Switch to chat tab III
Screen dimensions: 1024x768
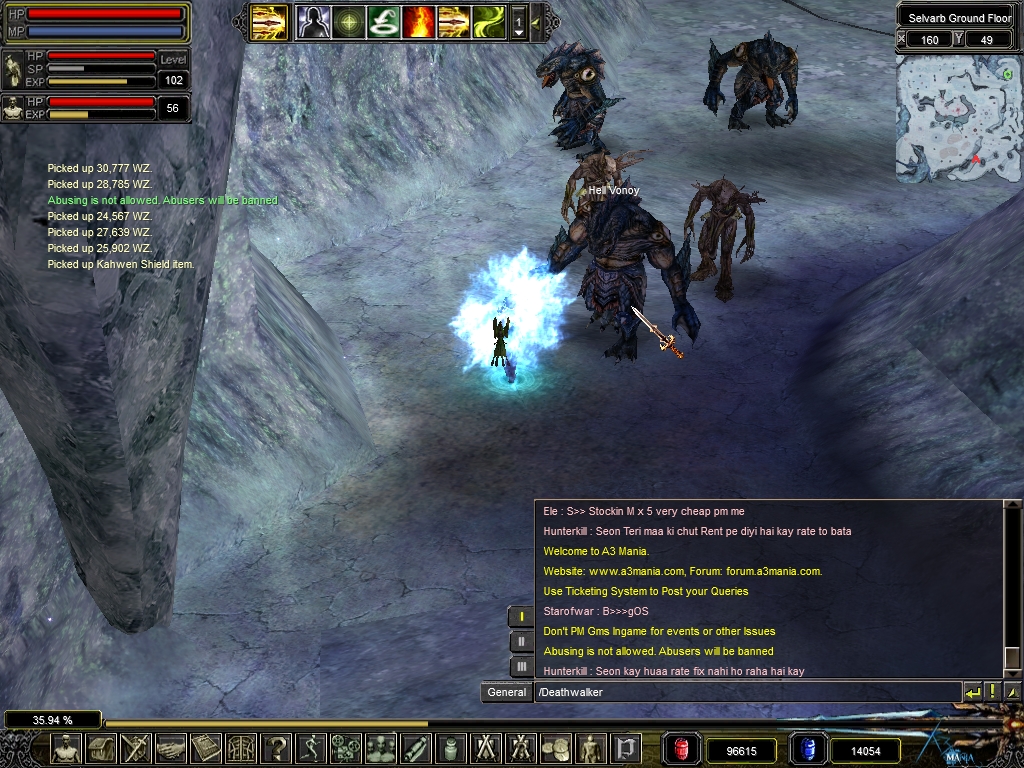(x=521, y=666)
